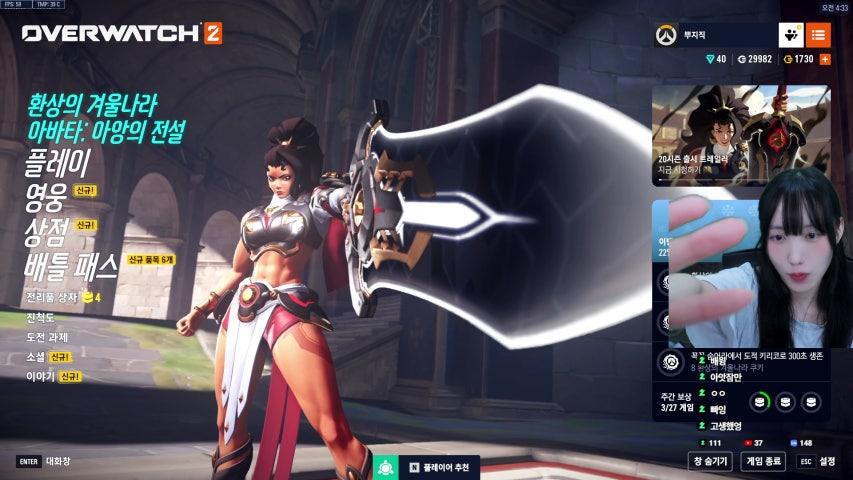Add coins with the orange plus button
Image resolution: width=853 pixels, height=480 pixels.
pos(825,59)
